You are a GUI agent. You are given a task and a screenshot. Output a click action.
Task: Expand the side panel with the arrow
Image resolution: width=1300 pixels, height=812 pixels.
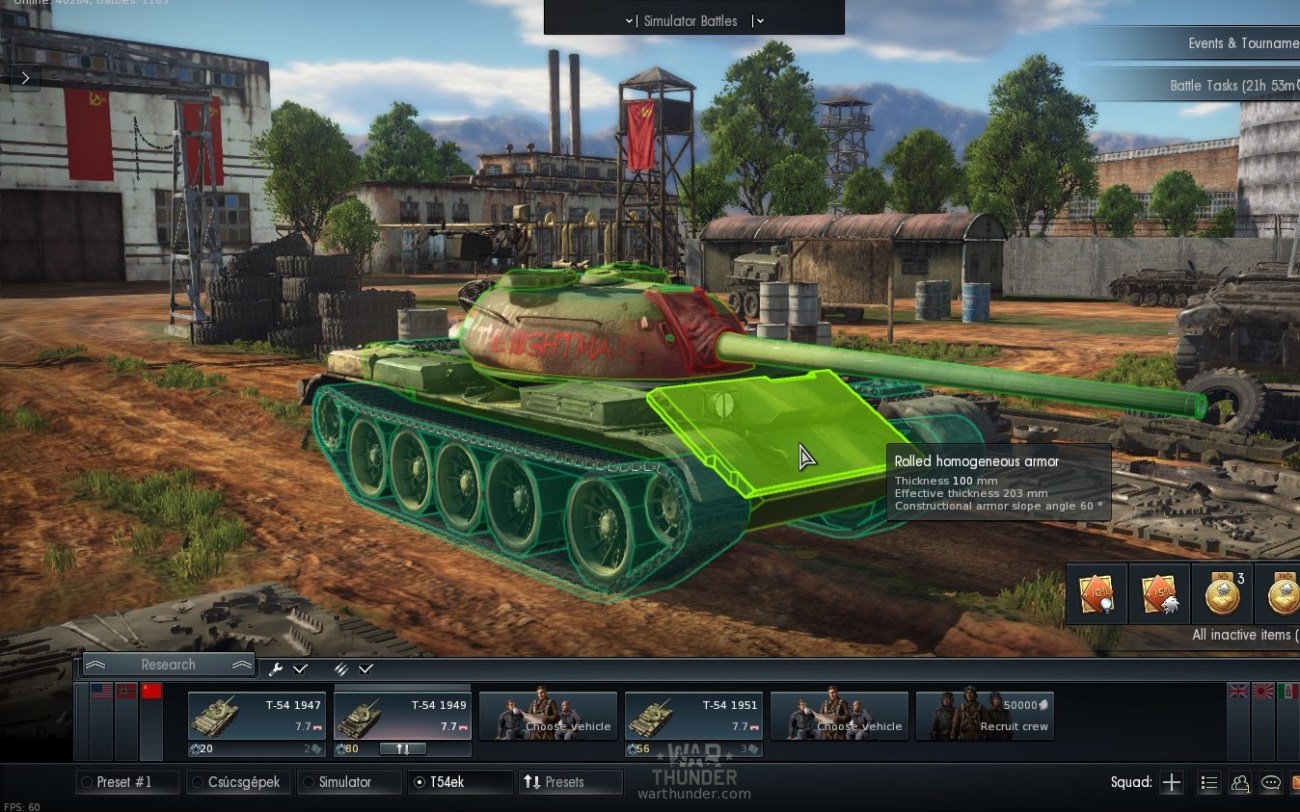pyautogui.click(x=25, y=77)
